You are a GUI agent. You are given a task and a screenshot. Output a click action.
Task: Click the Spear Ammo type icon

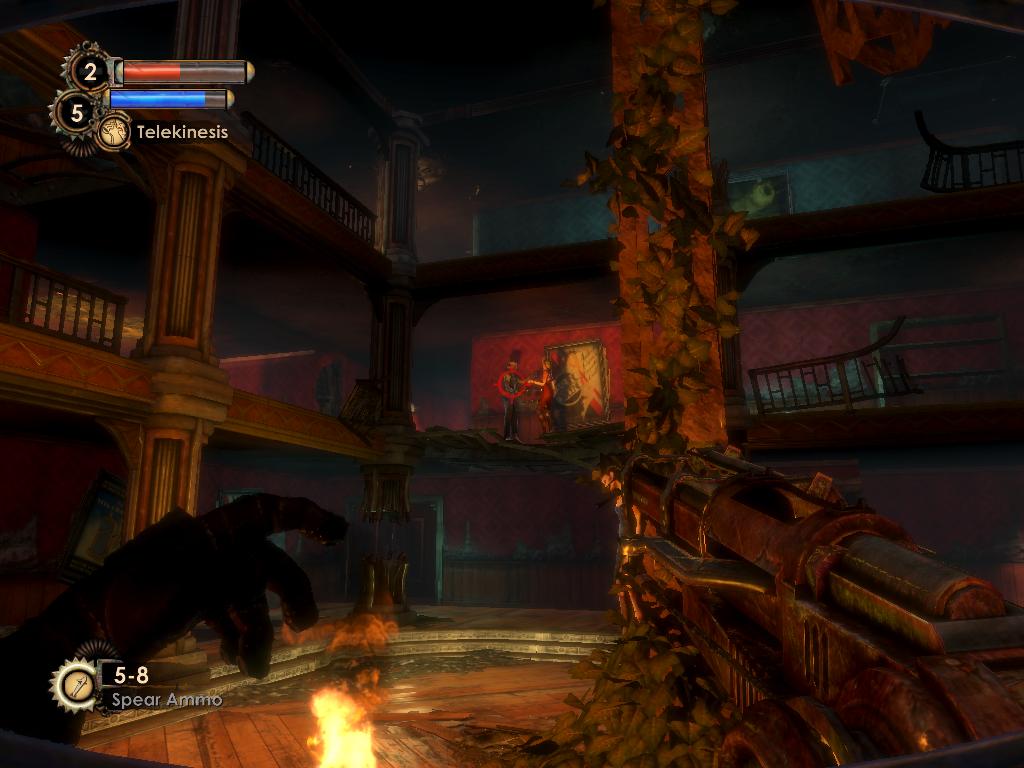click(x=75, y=685)
